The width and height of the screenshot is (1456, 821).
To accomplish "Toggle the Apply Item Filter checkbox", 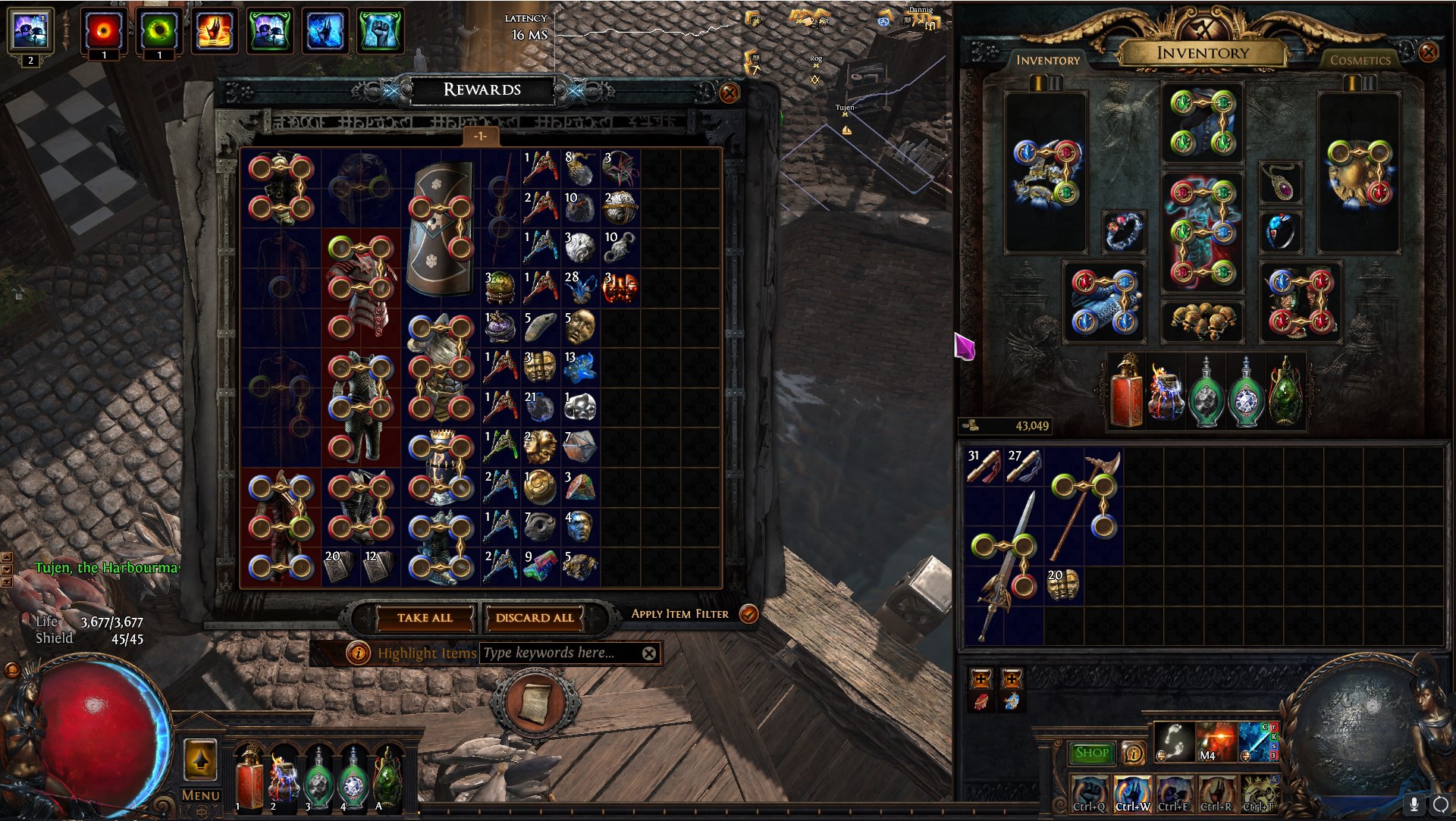I will [748, 614].
